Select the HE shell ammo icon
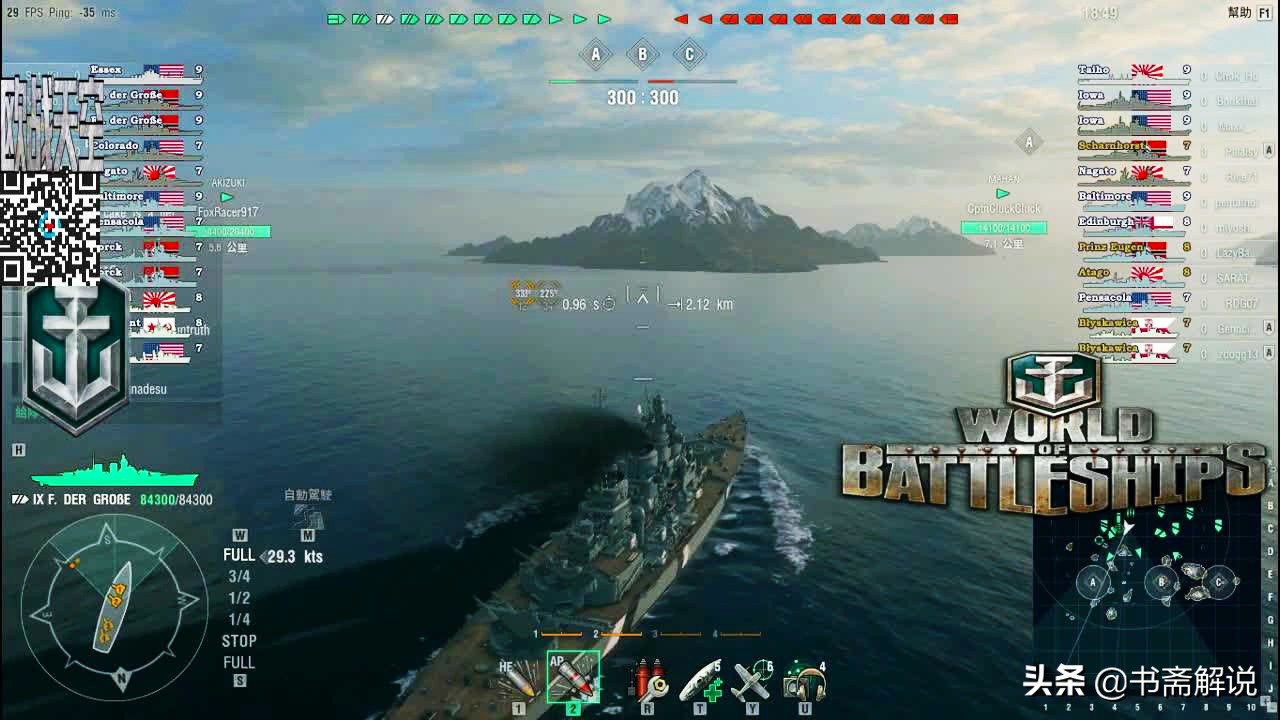Viewport: 1280px width, 720px height. click(519, 682)
